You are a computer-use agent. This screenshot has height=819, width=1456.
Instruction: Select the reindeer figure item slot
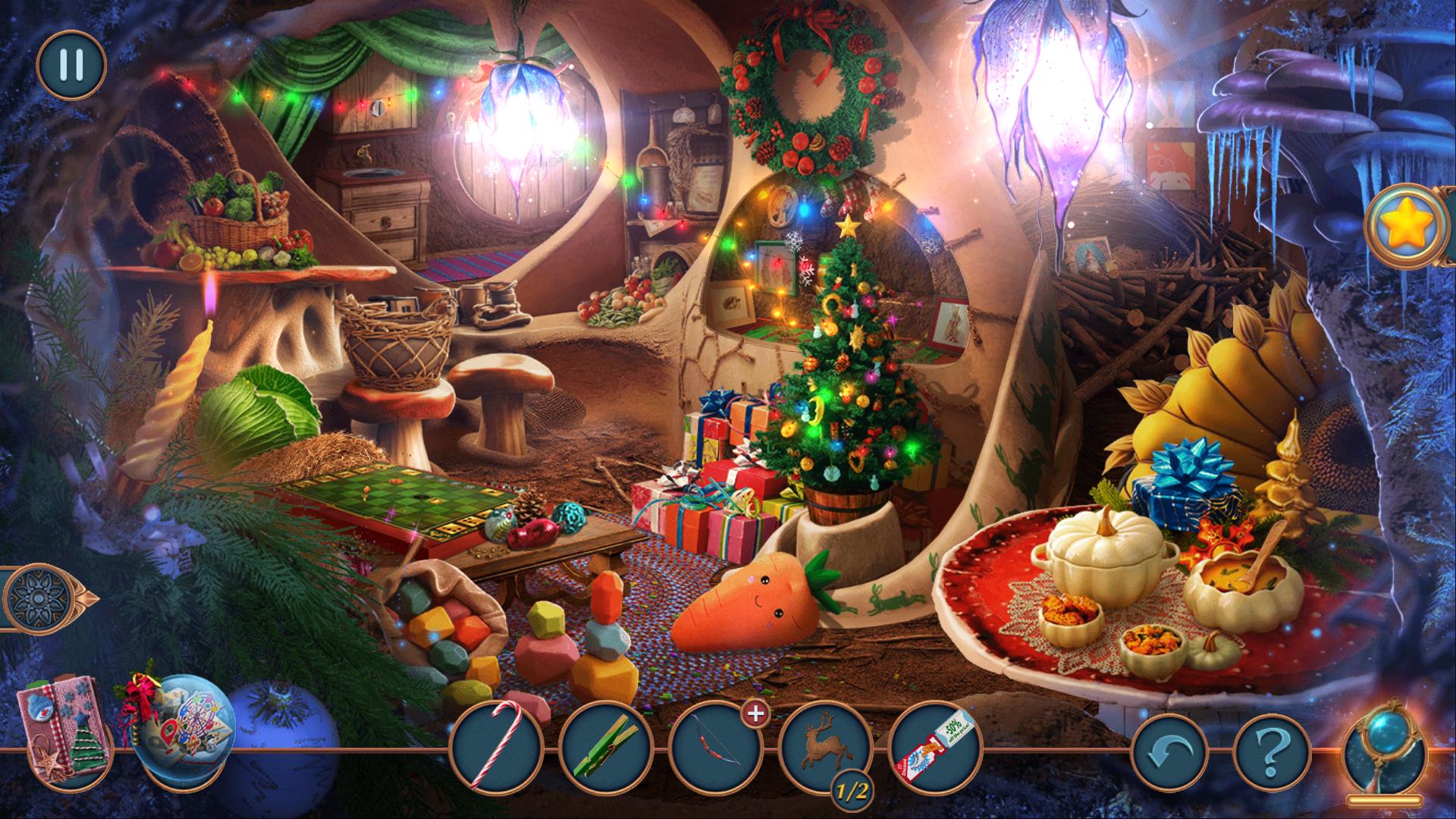click(x=825, y=747)
